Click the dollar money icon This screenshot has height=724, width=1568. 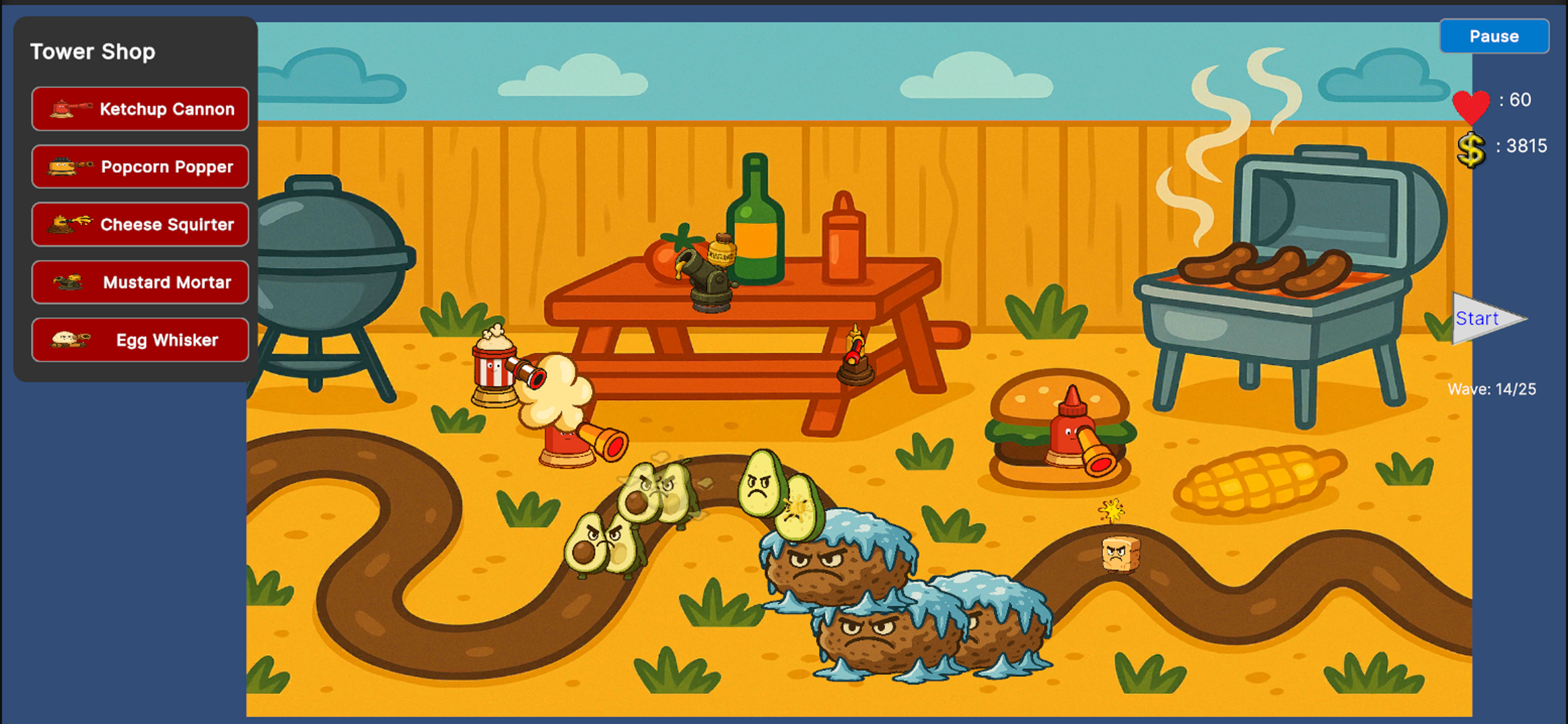(1472, 149)
